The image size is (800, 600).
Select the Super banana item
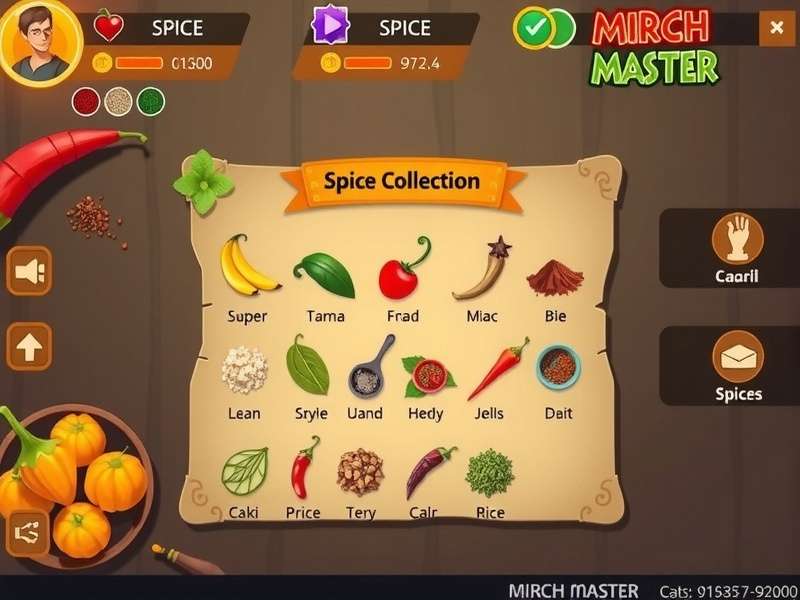coord(246,267)
